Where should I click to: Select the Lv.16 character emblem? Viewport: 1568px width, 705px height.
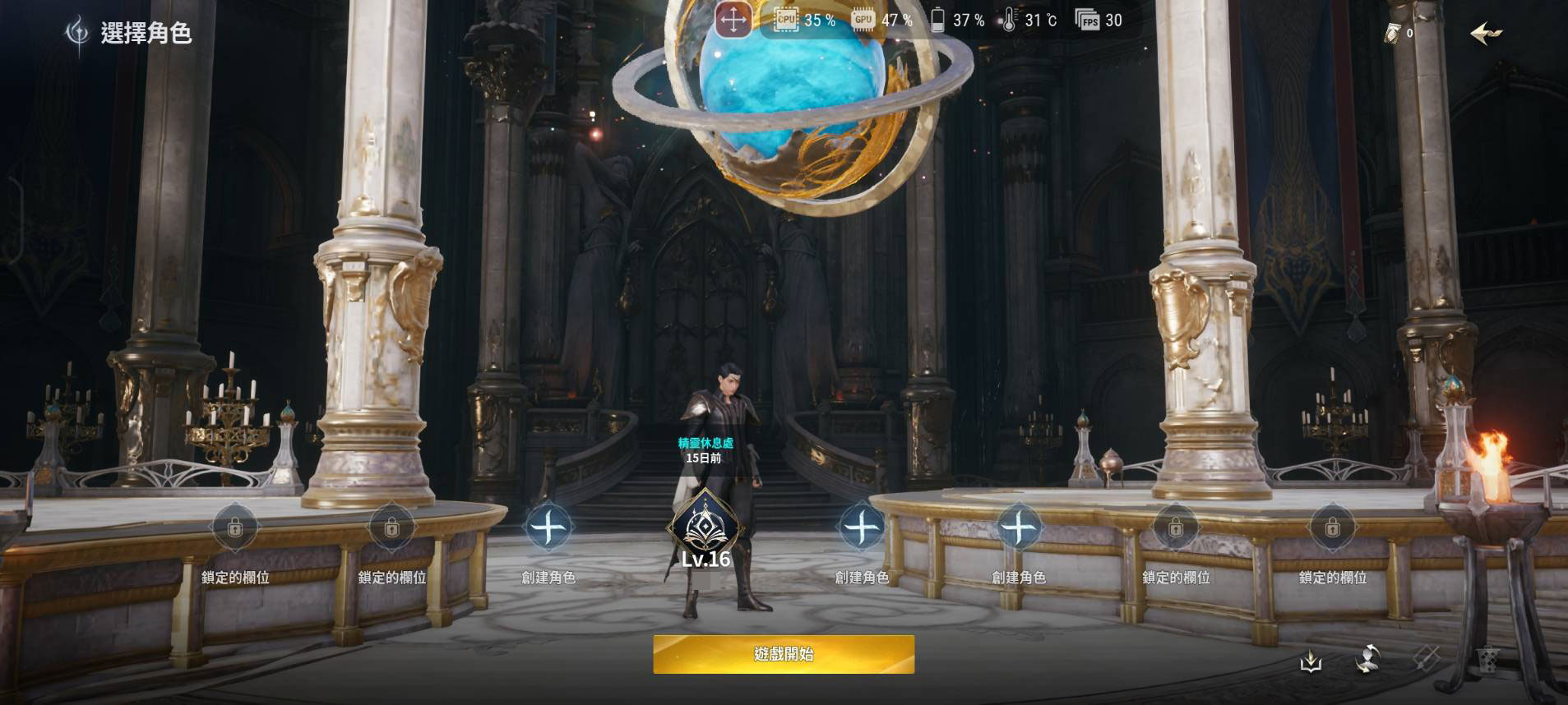point(705,527)
